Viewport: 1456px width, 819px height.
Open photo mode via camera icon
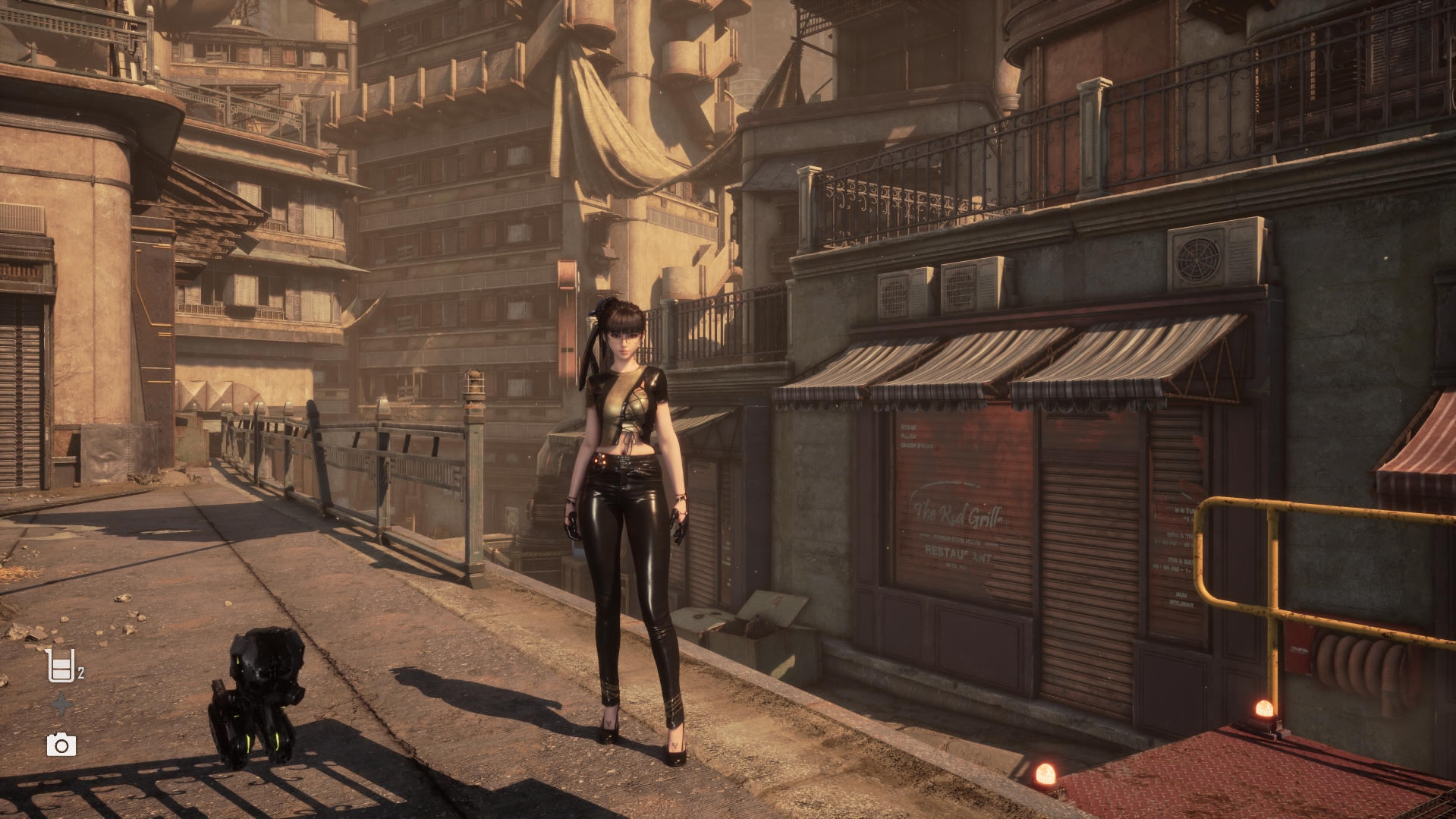coord(61,745)
